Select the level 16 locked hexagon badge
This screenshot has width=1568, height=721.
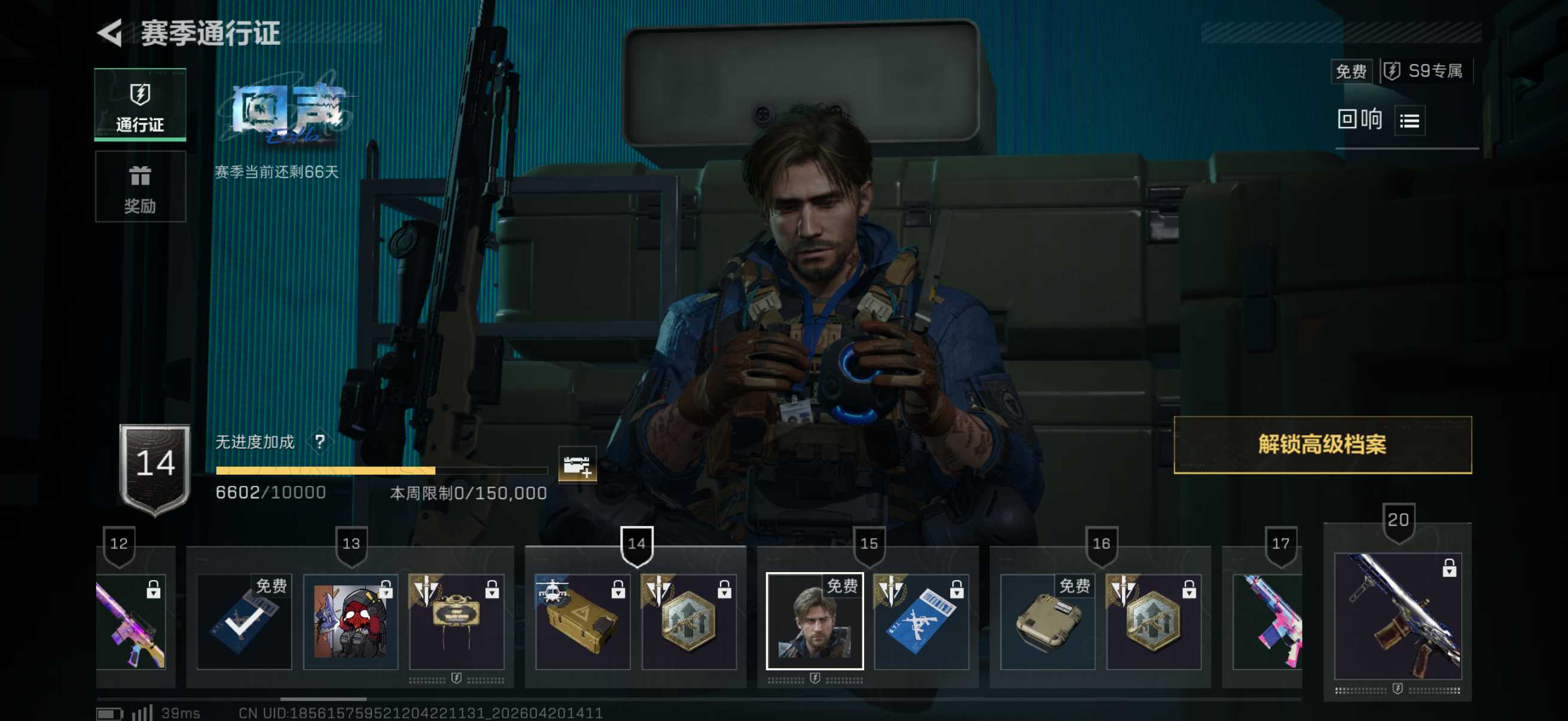point(1154,621)
